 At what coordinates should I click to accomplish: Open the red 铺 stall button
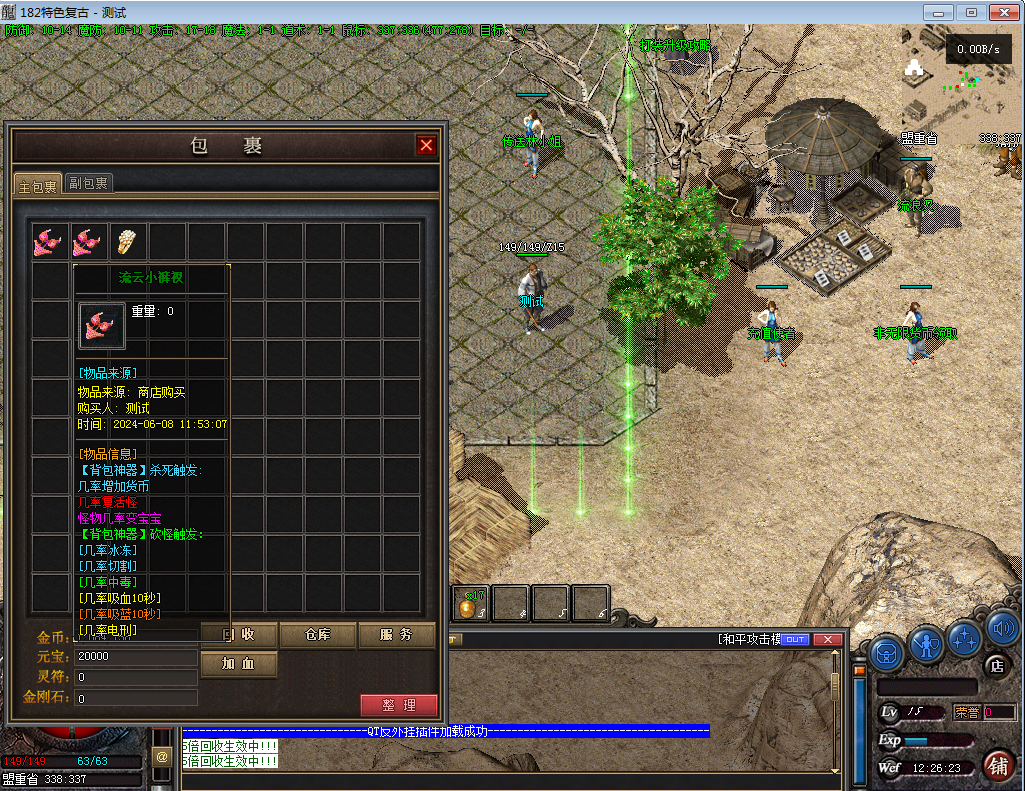[997, 766]
